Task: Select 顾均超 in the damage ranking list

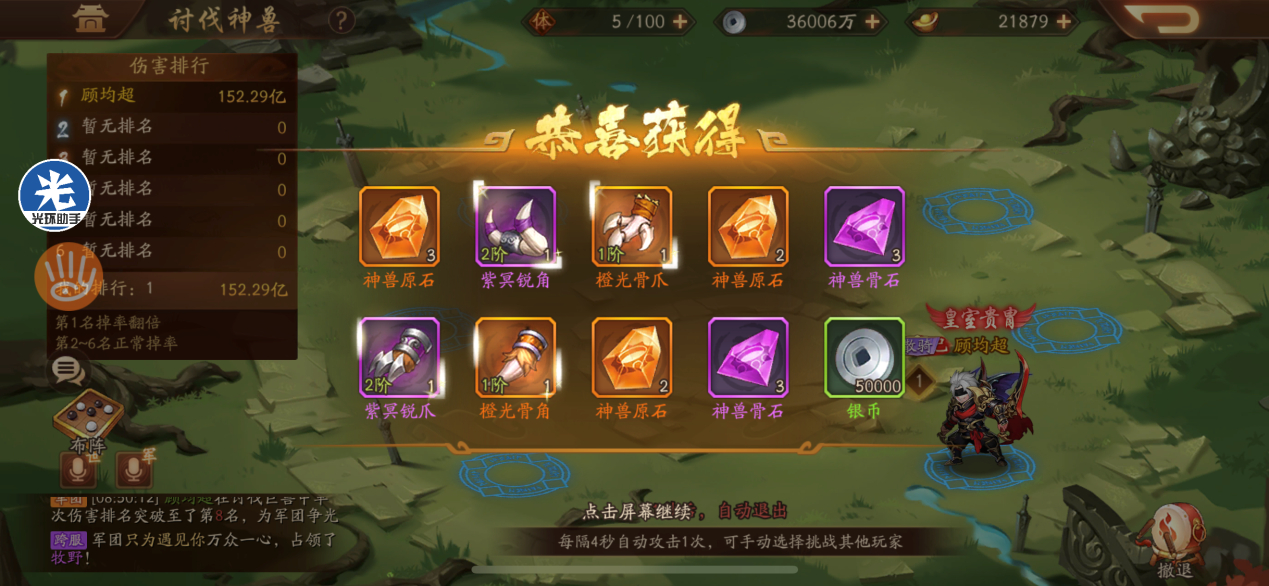Action: pos(172,97)
